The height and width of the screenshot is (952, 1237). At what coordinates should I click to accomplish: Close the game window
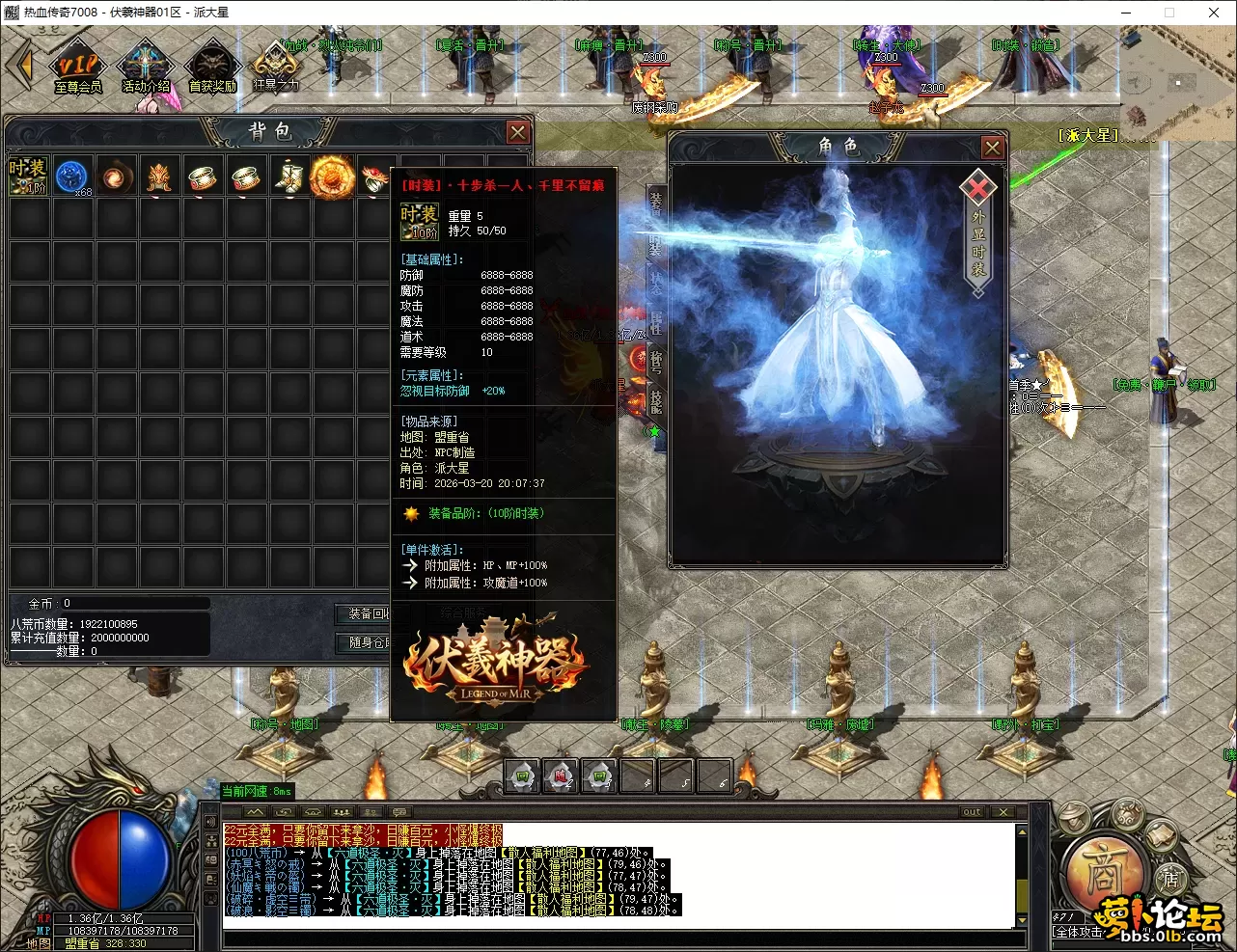(x=1214, y=13)
